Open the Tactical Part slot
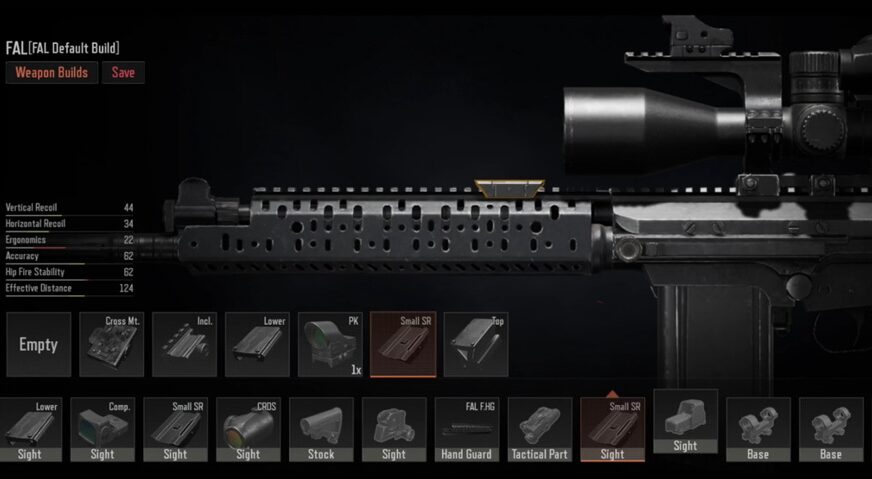 [x=540, y=430]
